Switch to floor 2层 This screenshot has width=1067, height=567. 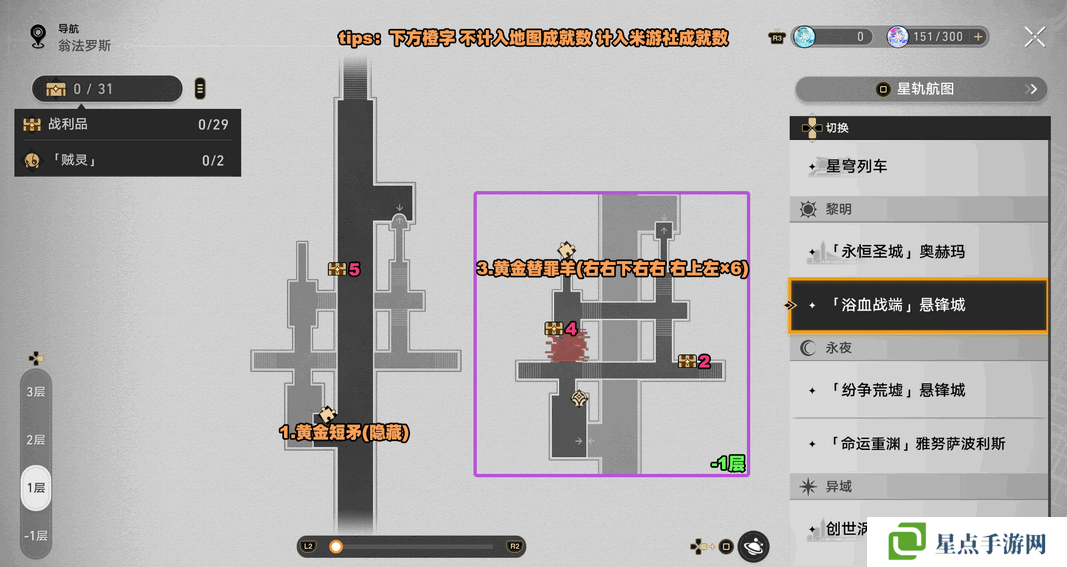point(36,439)
